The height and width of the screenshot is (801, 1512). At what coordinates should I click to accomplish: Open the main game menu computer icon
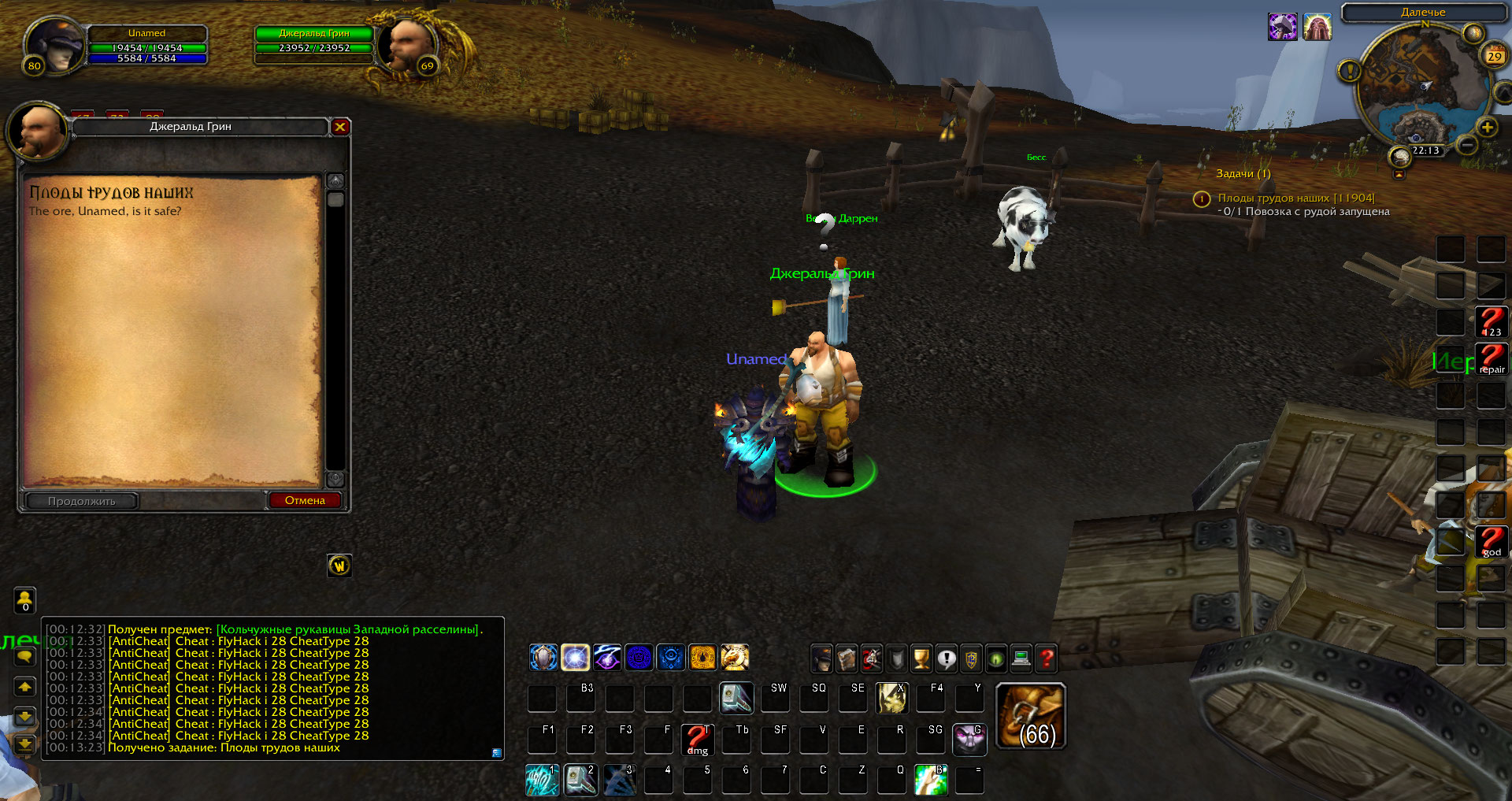click(1021, 658)
